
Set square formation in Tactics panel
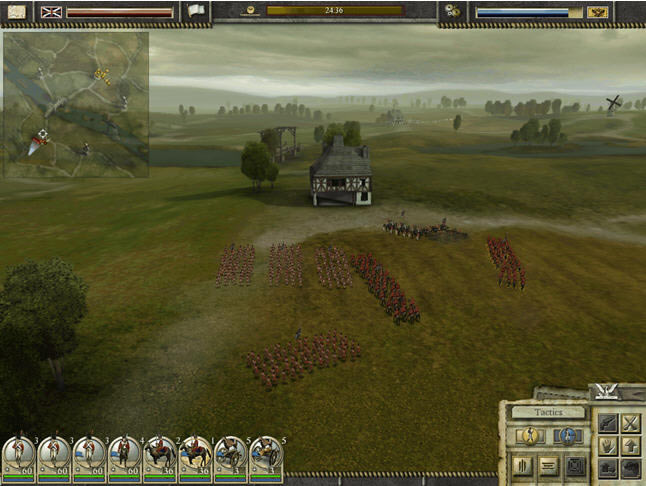click(575, 465)
